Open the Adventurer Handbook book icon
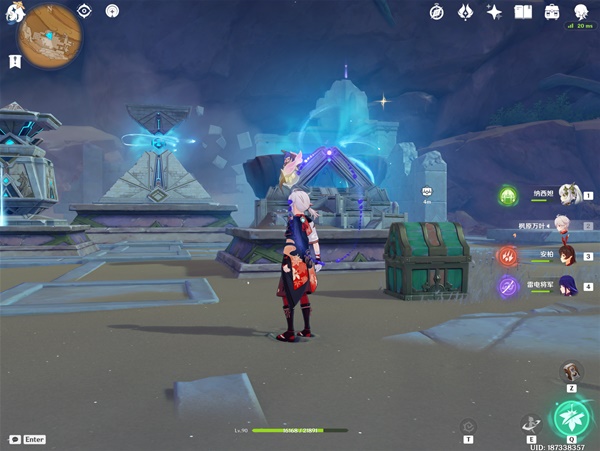600x451 pixels. [x=522, y=12]
